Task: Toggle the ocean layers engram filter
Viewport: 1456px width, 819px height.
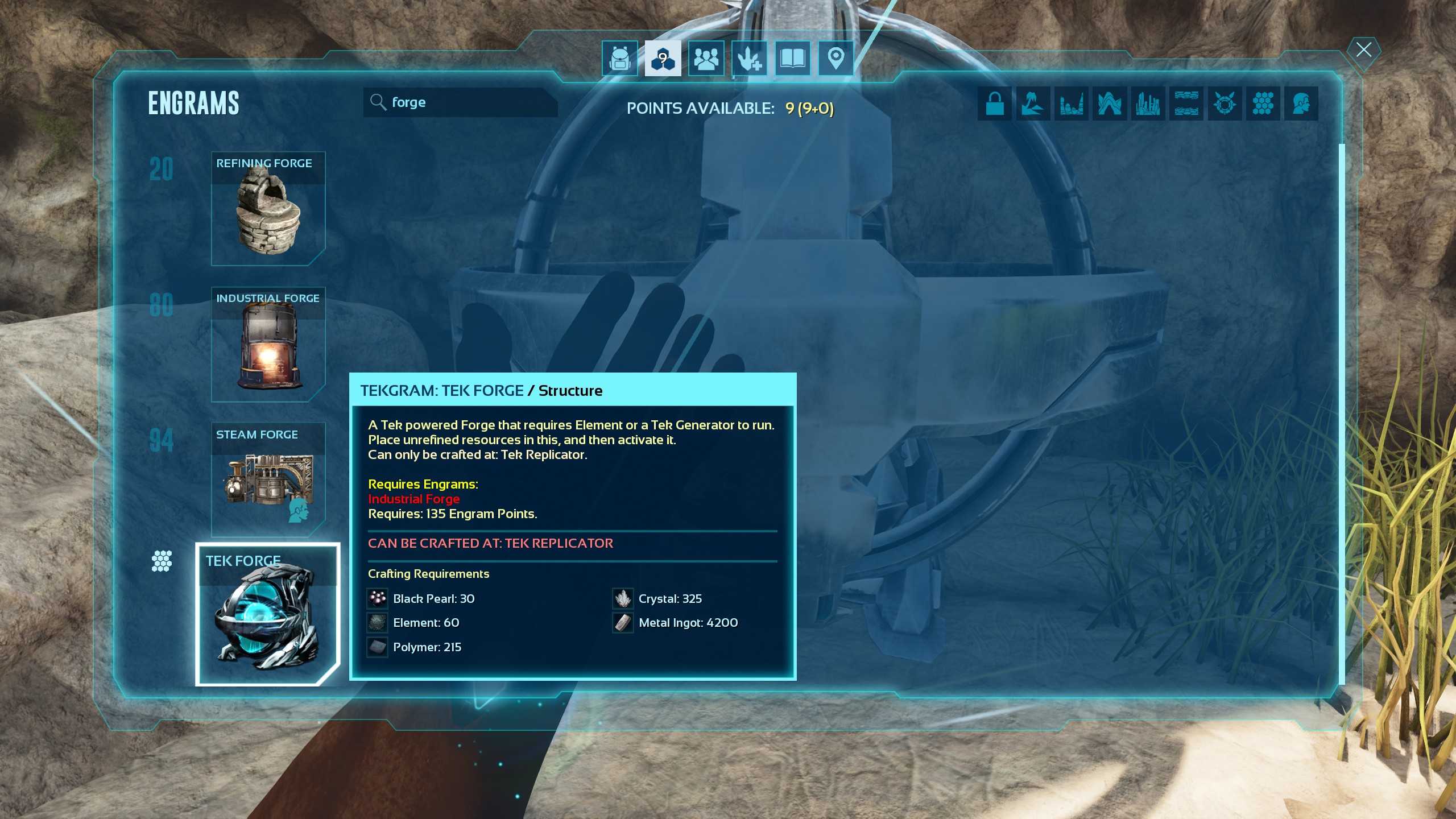Action: tap(1186, 104)
